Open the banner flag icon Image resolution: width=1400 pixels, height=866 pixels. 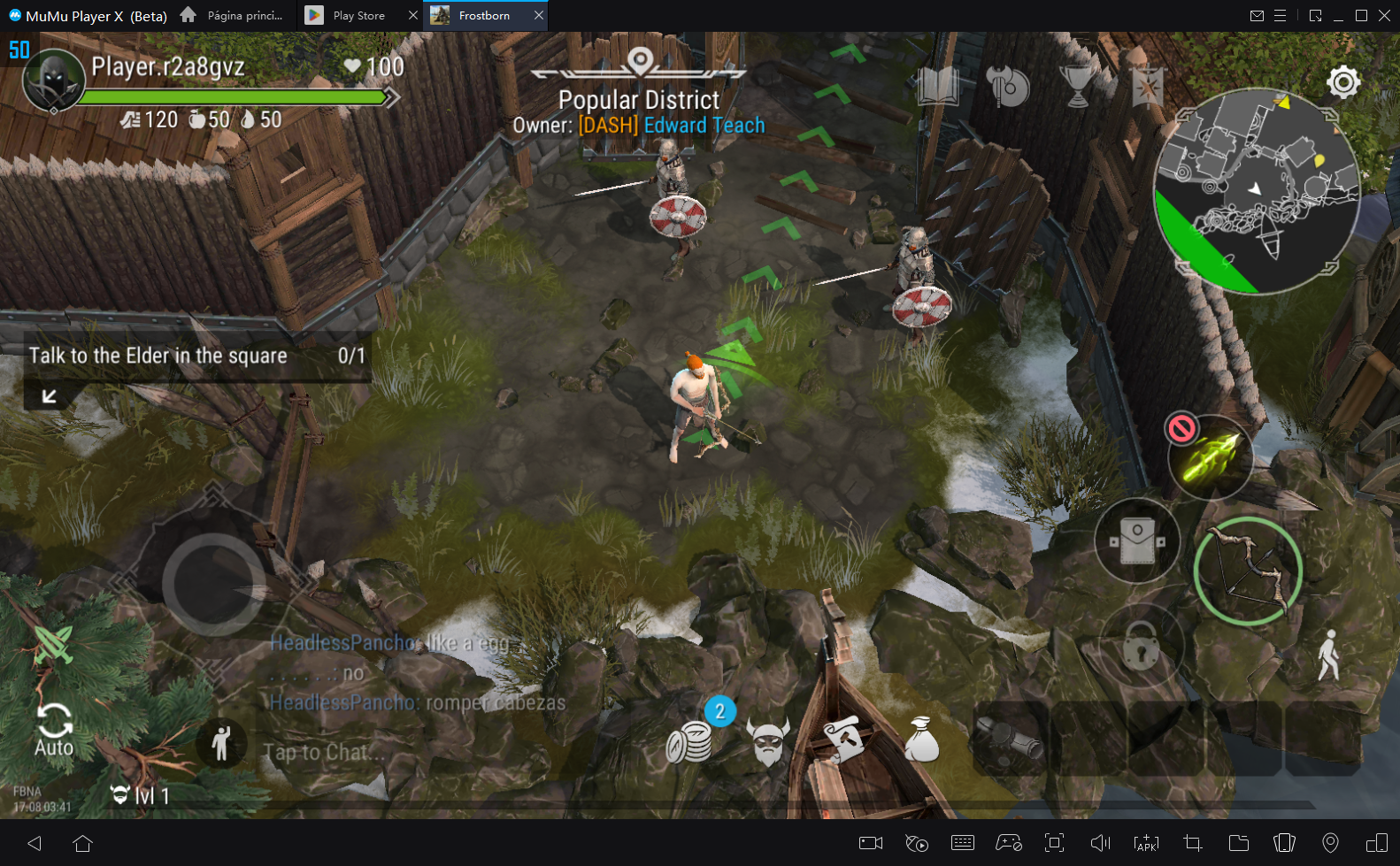pyautogui.click(x=1147, y=88)
